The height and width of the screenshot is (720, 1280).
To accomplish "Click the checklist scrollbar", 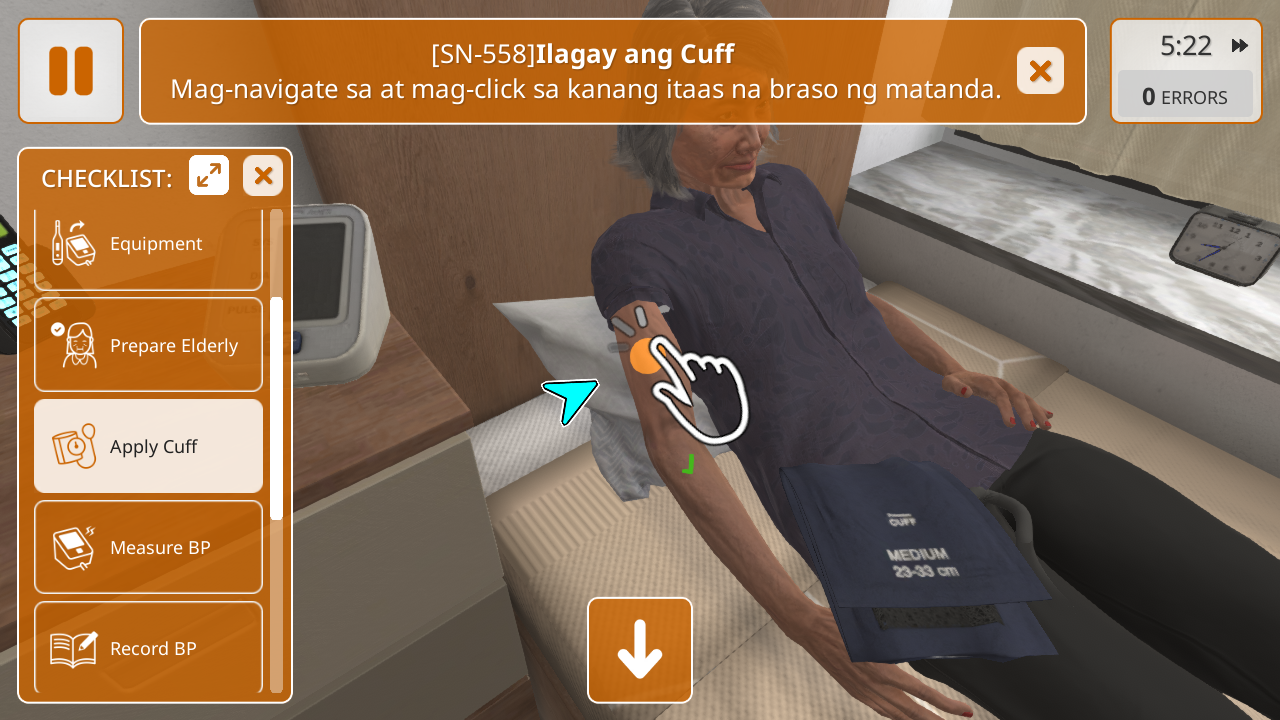I will point(277,408).
